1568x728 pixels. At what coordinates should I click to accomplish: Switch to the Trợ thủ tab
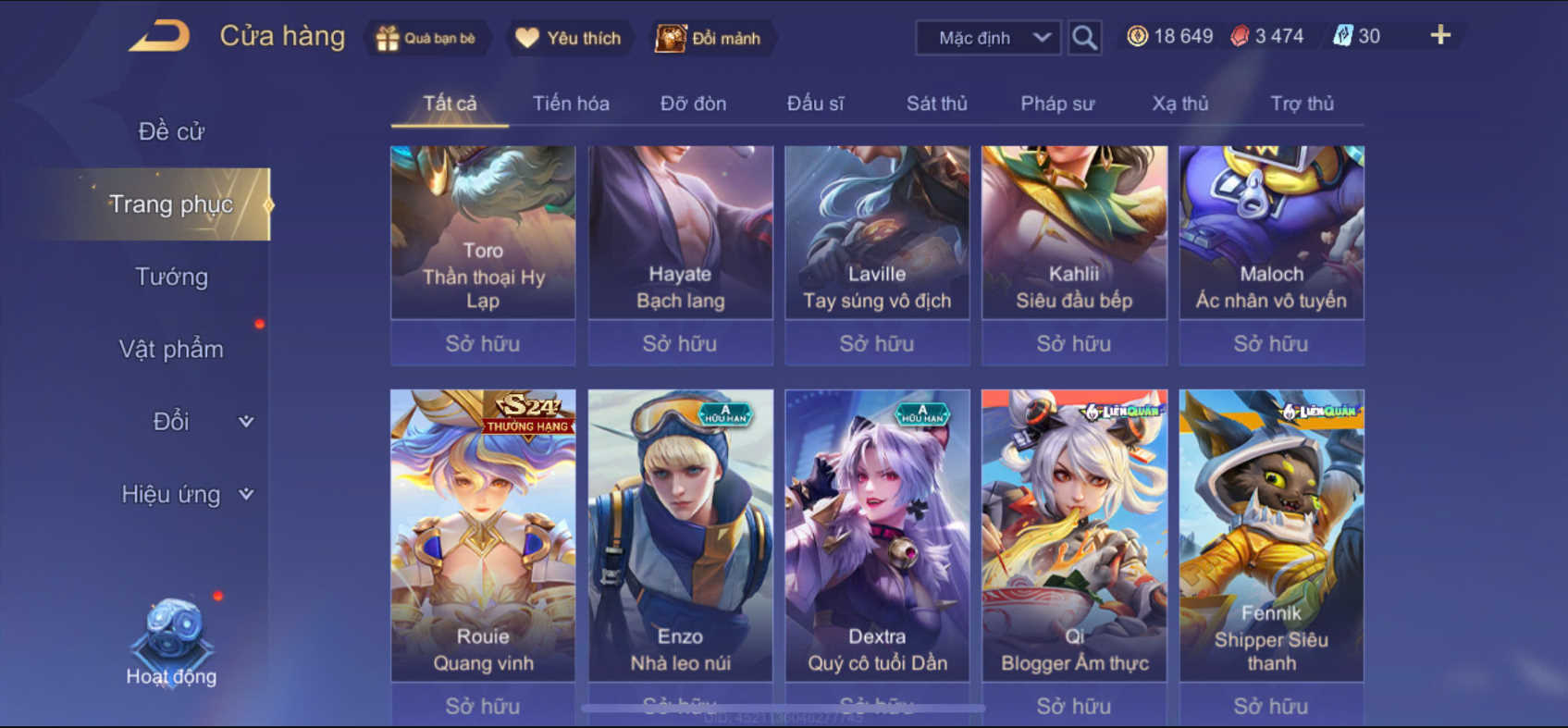pyautogui.click(x=1303, y=104)
